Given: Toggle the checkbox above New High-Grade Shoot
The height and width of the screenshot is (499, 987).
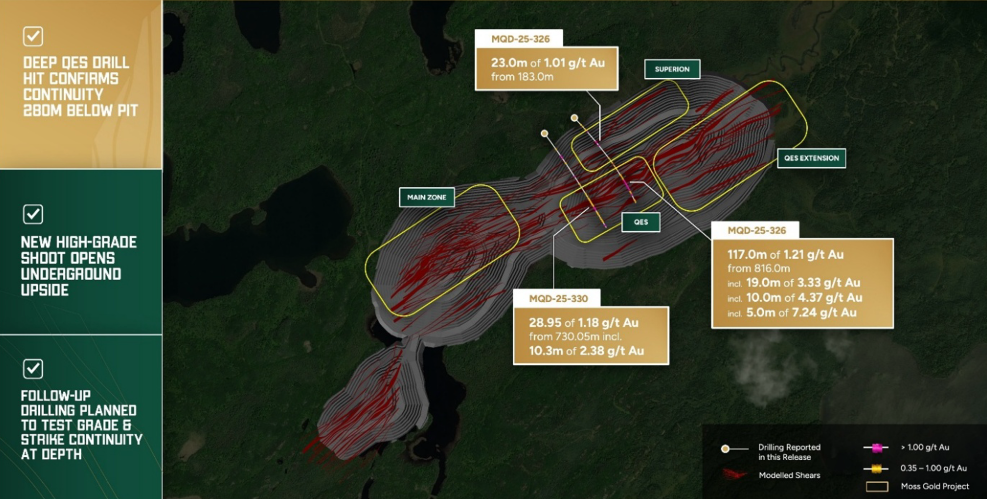Looking at the screenshot, I should coord(33,214).
